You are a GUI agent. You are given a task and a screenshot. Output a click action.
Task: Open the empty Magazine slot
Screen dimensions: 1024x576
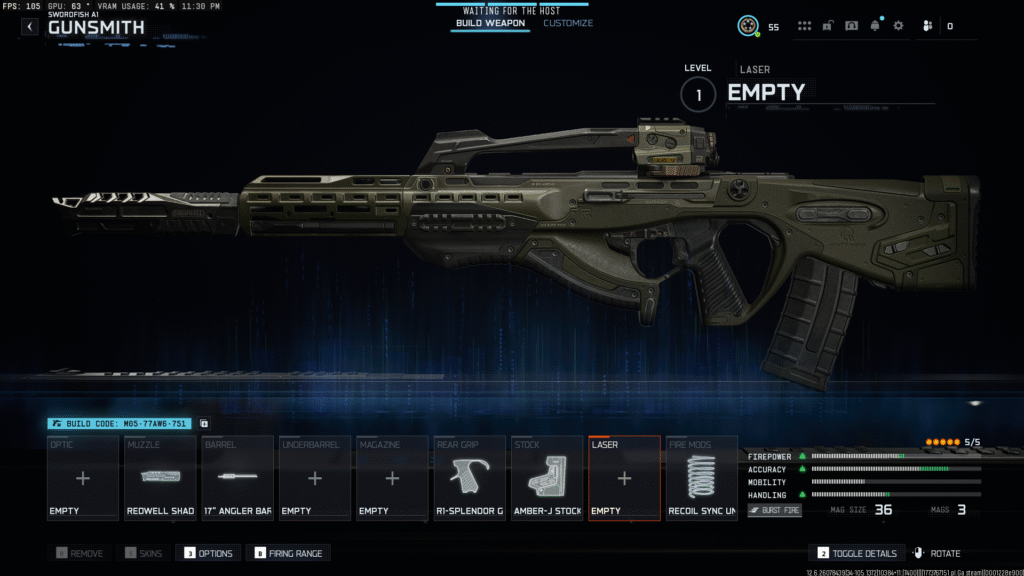392,478
